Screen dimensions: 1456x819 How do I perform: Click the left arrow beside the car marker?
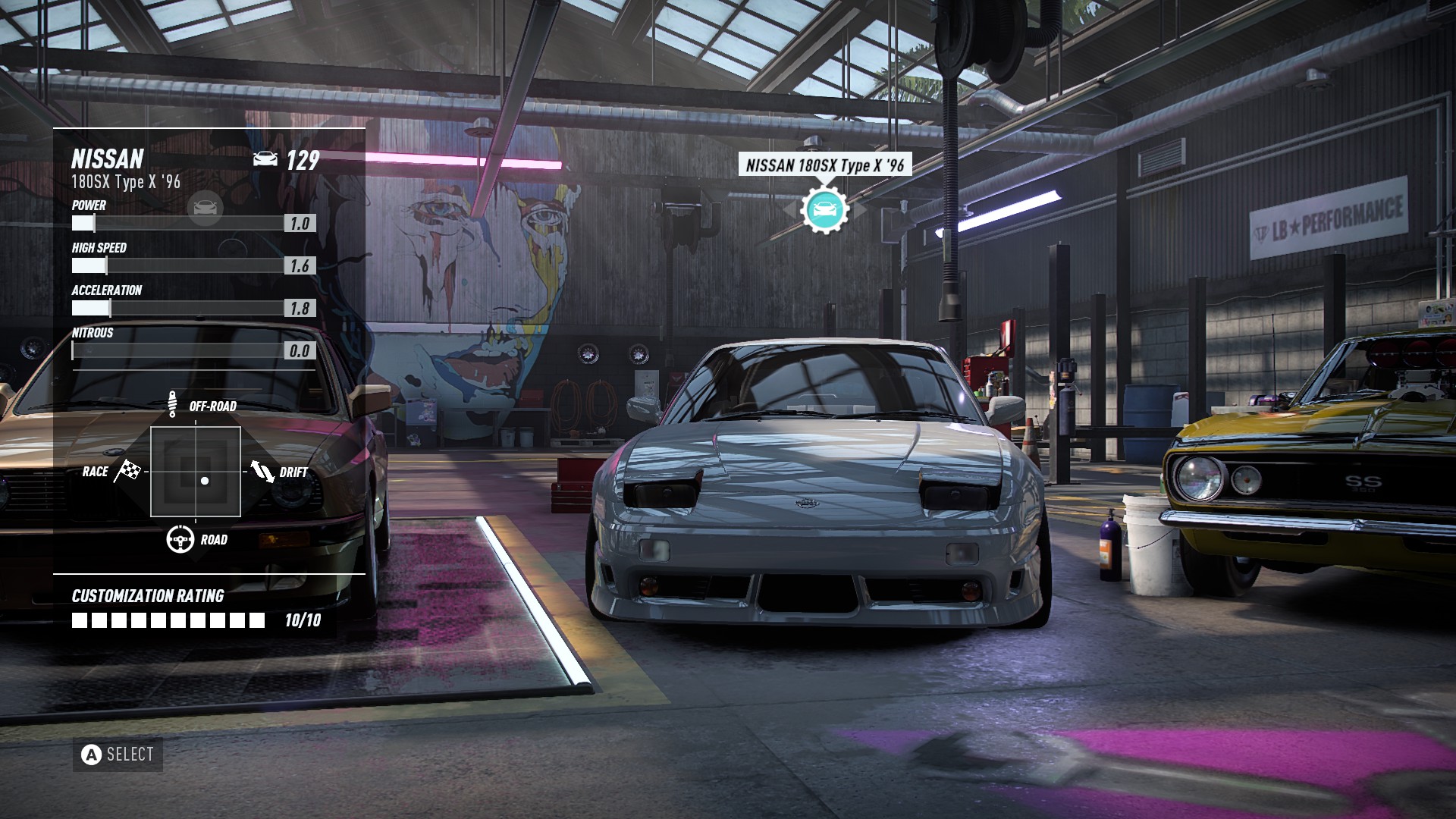[792, 208]
